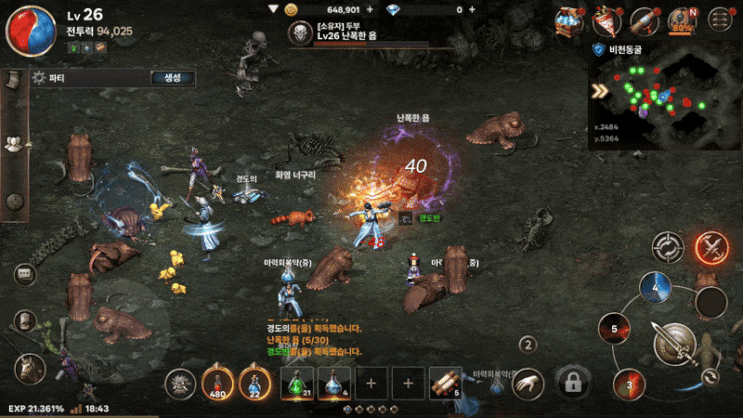Toggle the padlock screen lock button
This screenshot has height=418, width=743.
coord(572,381)
